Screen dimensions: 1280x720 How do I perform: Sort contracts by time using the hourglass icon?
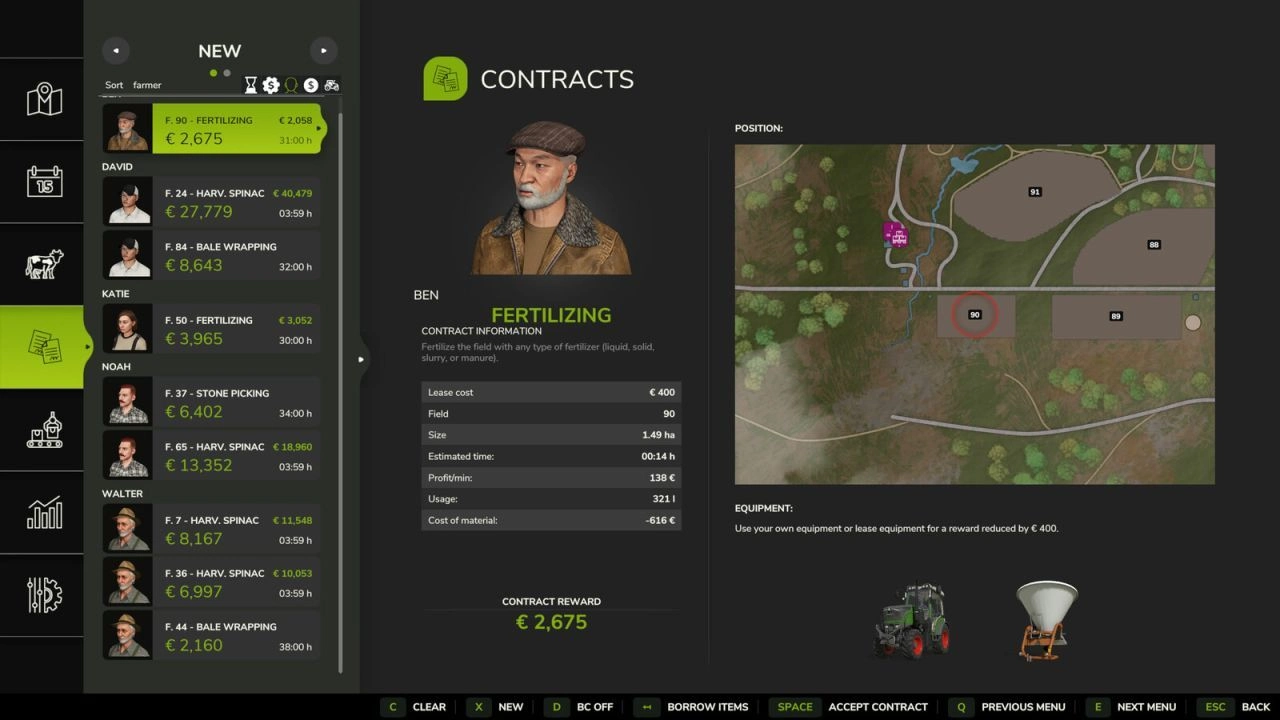250,85
